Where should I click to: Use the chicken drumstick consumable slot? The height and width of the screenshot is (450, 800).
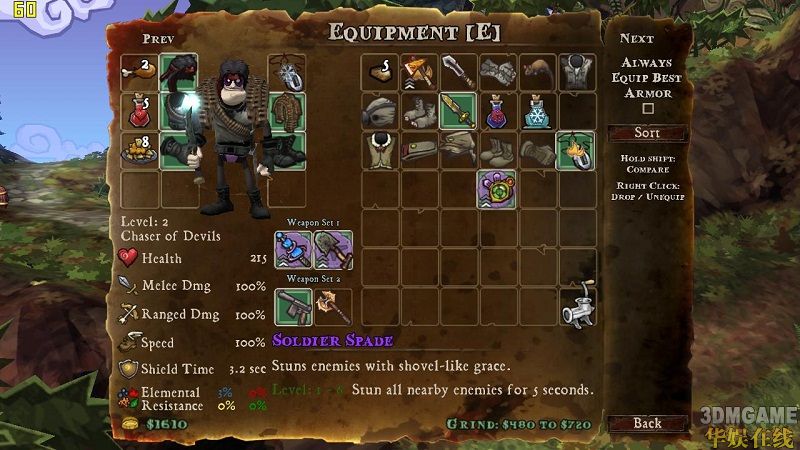pos(139,70)
